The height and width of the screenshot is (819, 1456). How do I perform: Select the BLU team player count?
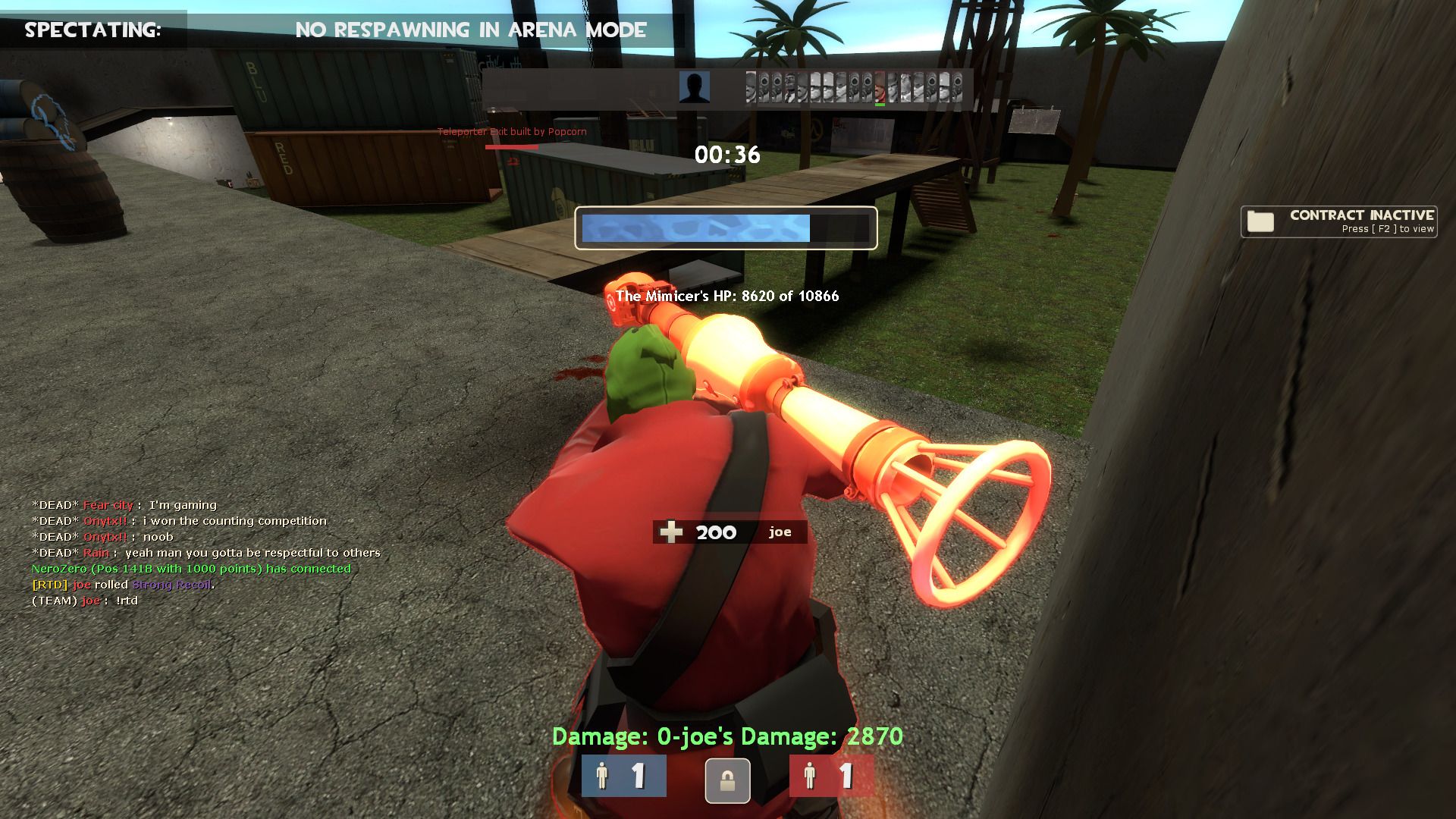[623, 776]
